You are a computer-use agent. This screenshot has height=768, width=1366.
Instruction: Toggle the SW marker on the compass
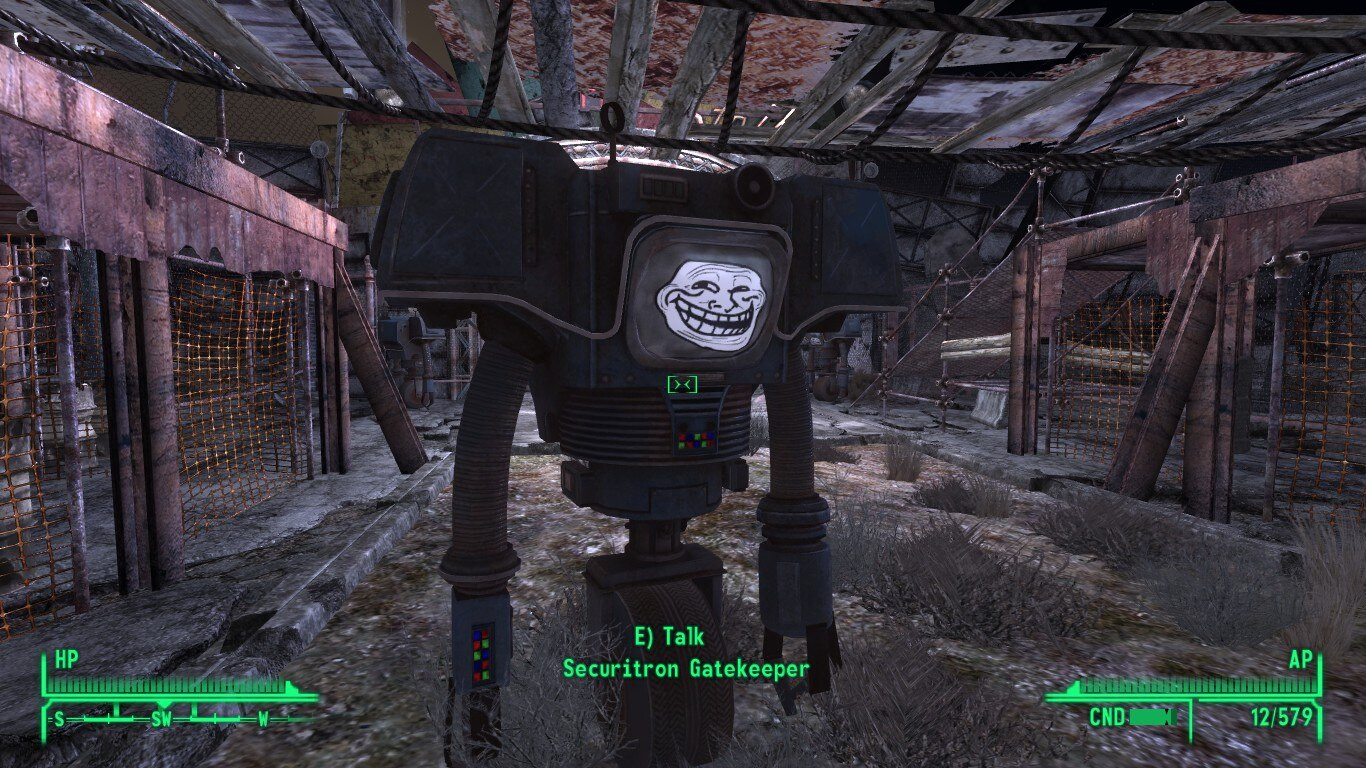[x=162, y=718]
